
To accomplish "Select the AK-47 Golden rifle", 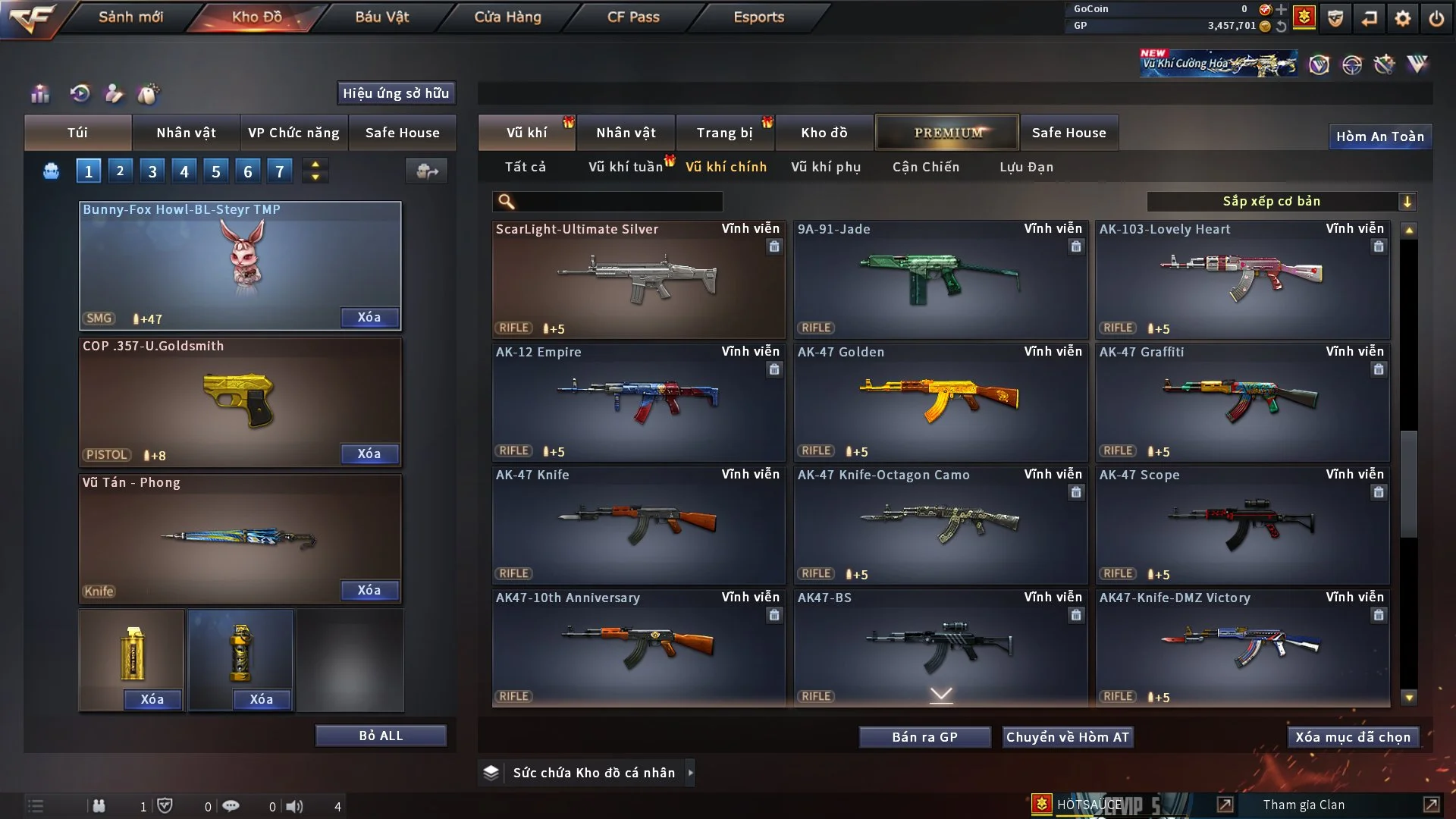I will click(940, 402).
